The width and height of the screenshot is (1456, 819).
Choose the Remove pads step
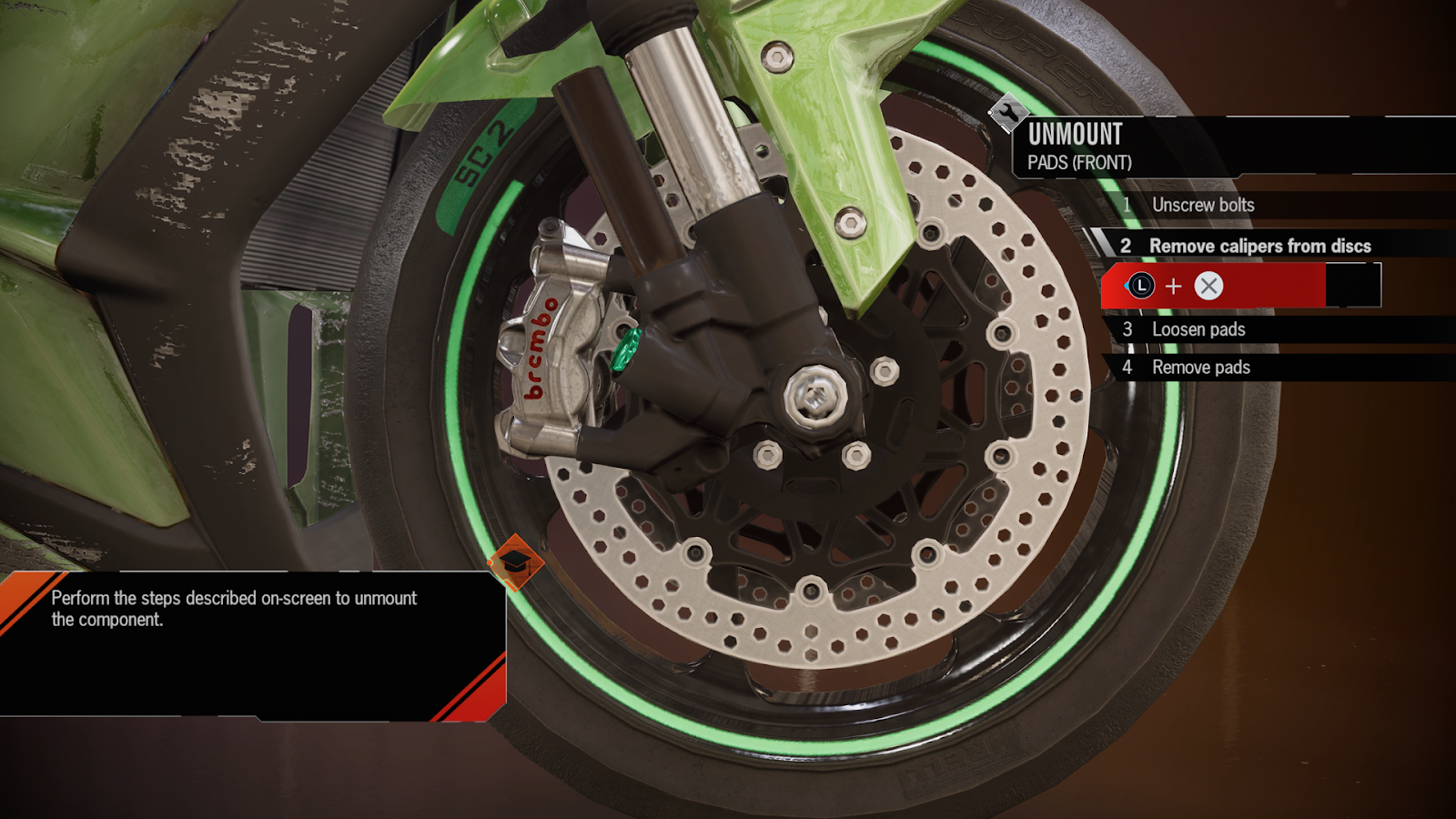tap(1201, 368)
